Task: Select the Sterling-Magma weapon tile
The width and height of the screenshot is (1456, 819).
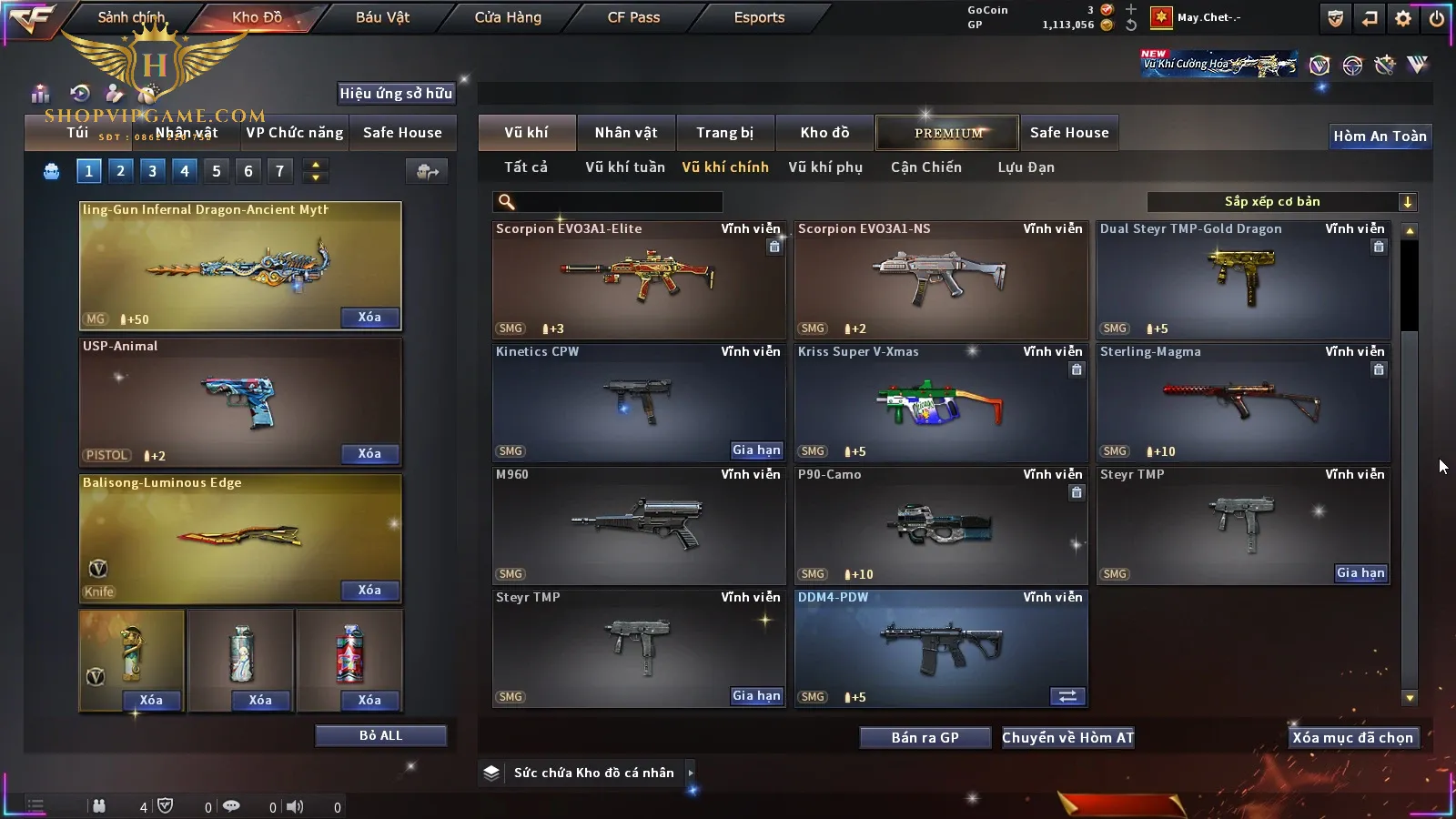Action: (x=1242, y=402)
